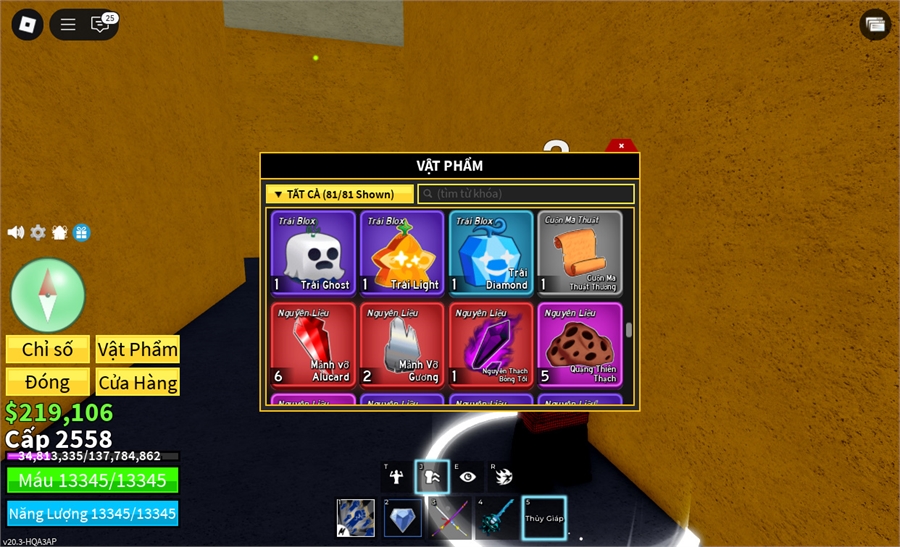Select the Nguyên Thạch Bóng Tối material
The image size is (900, 547).
(x=491, y=345)
